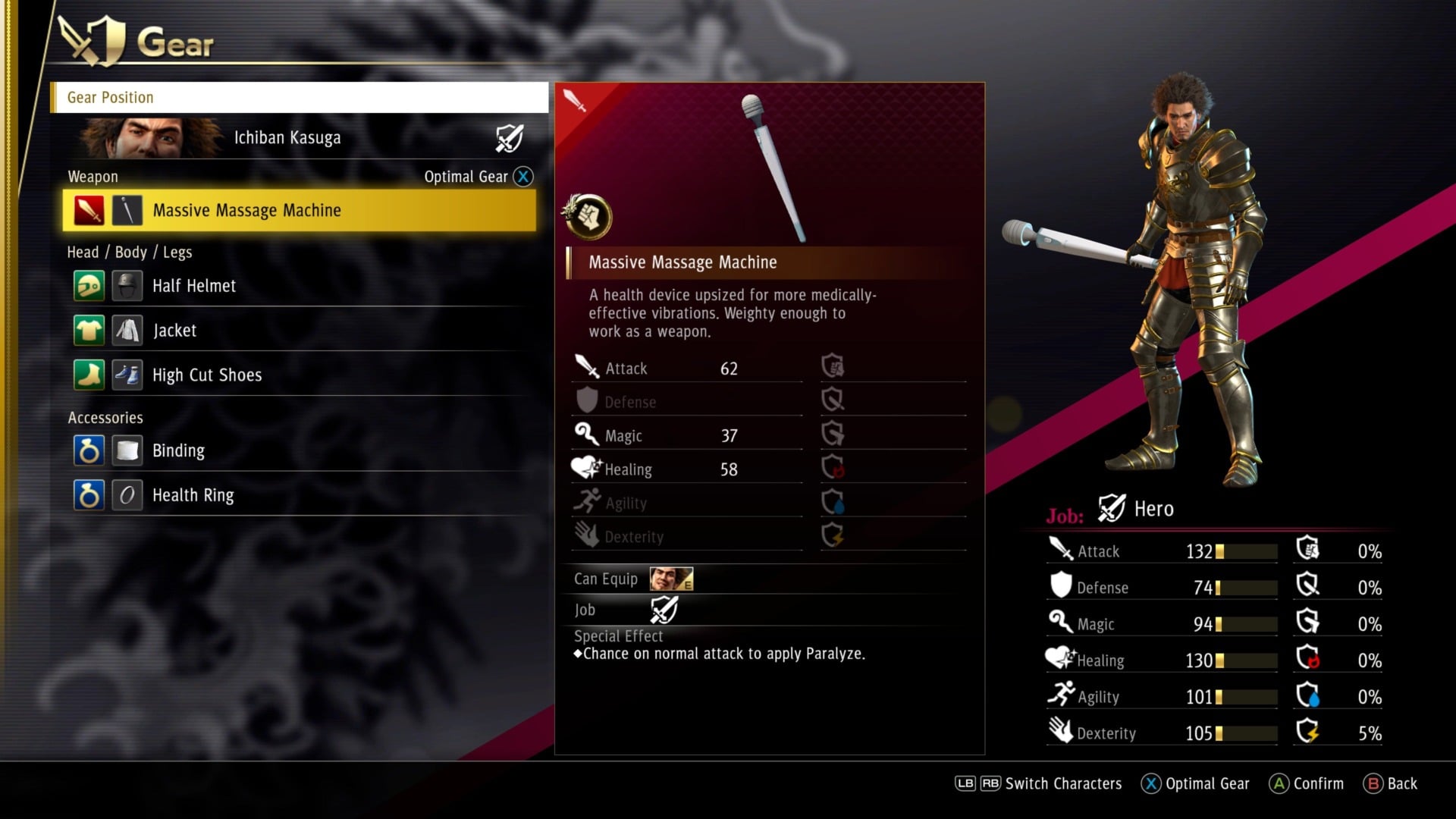Select the green helmet gear slot icon

(89, 286)
